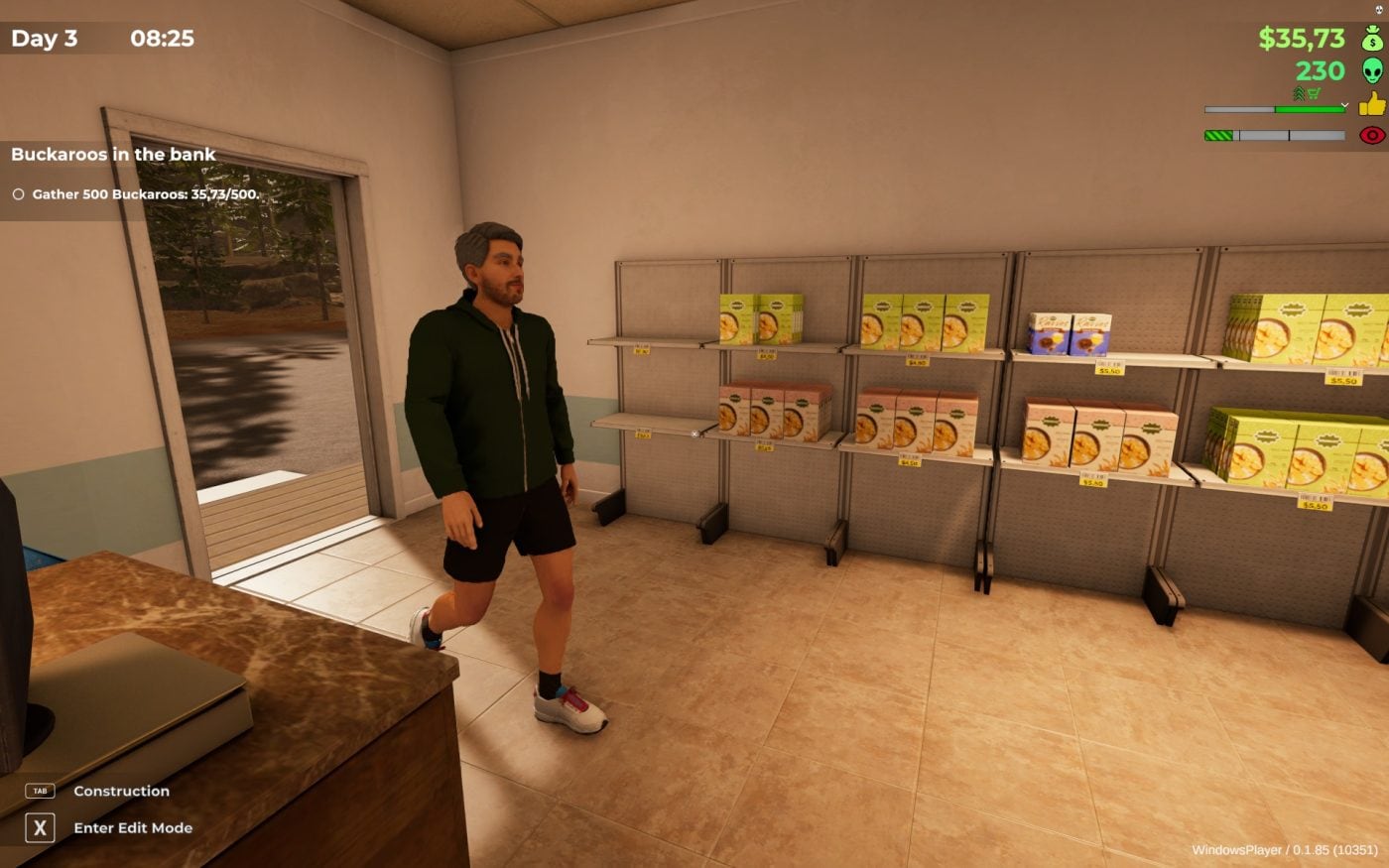Open the Buckaroos in the bank quest

point(113,154)
